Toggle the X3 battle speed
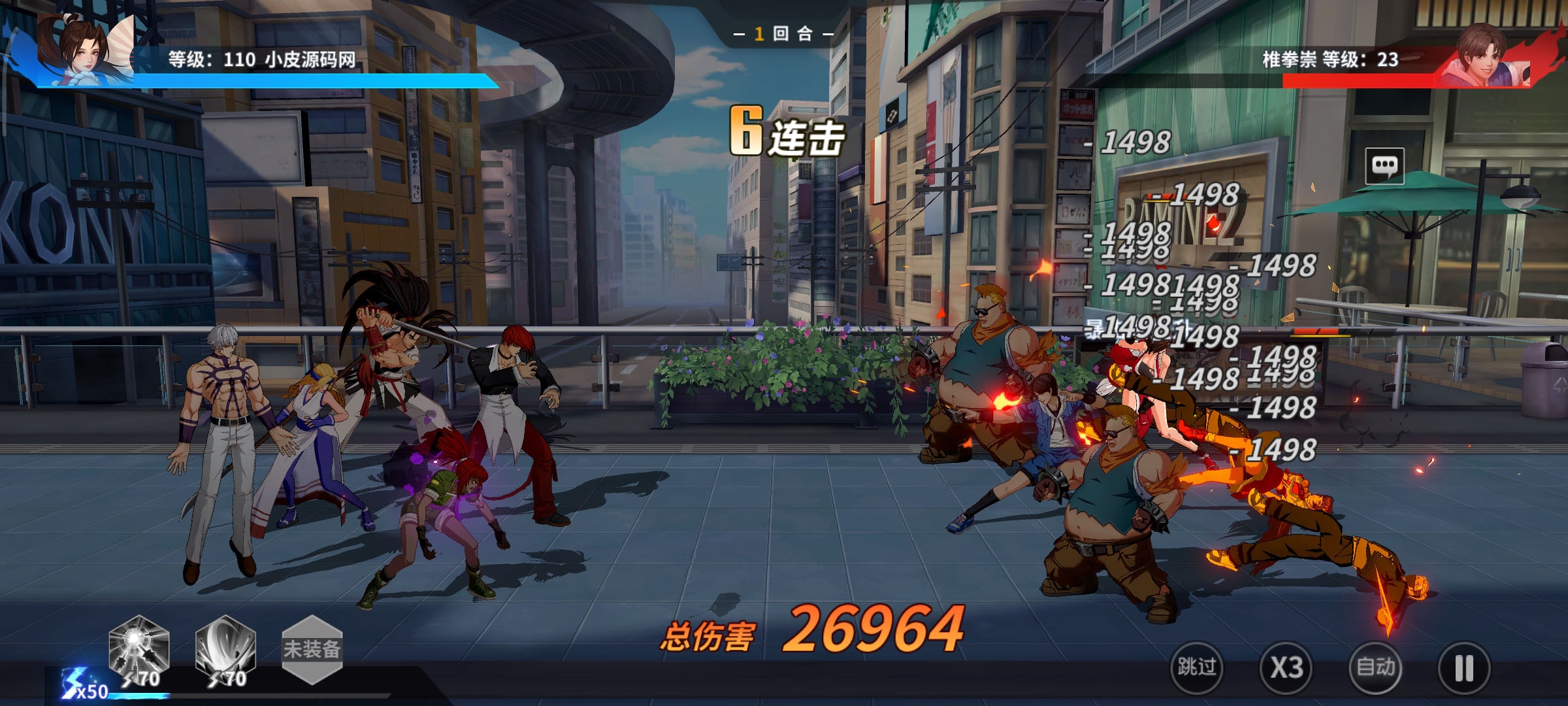Viewport: 1568px width, 706px height. [1286, 667]
